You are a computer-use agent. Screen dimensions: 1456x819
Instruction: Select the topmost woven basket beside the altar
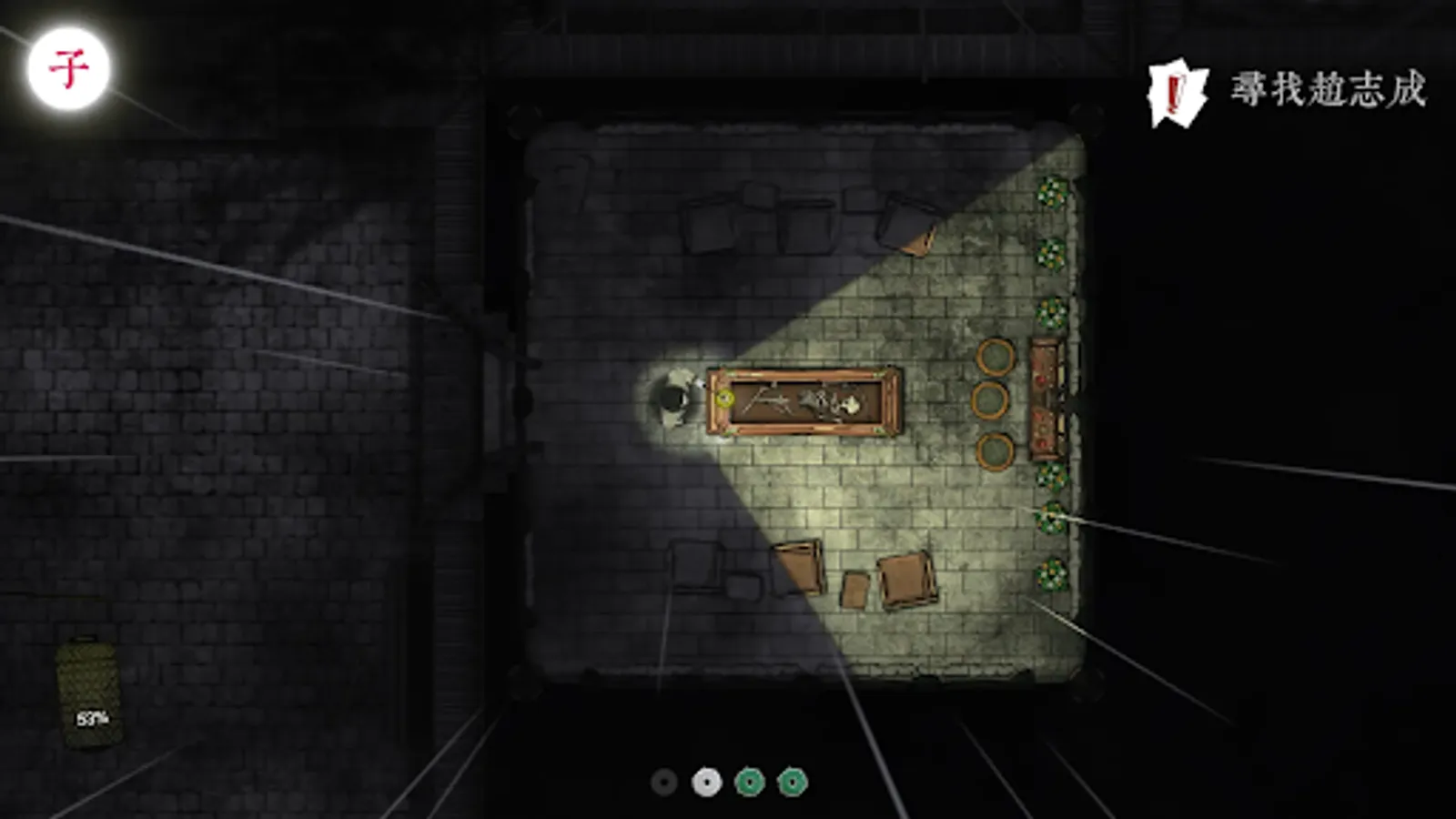(997, 355)
